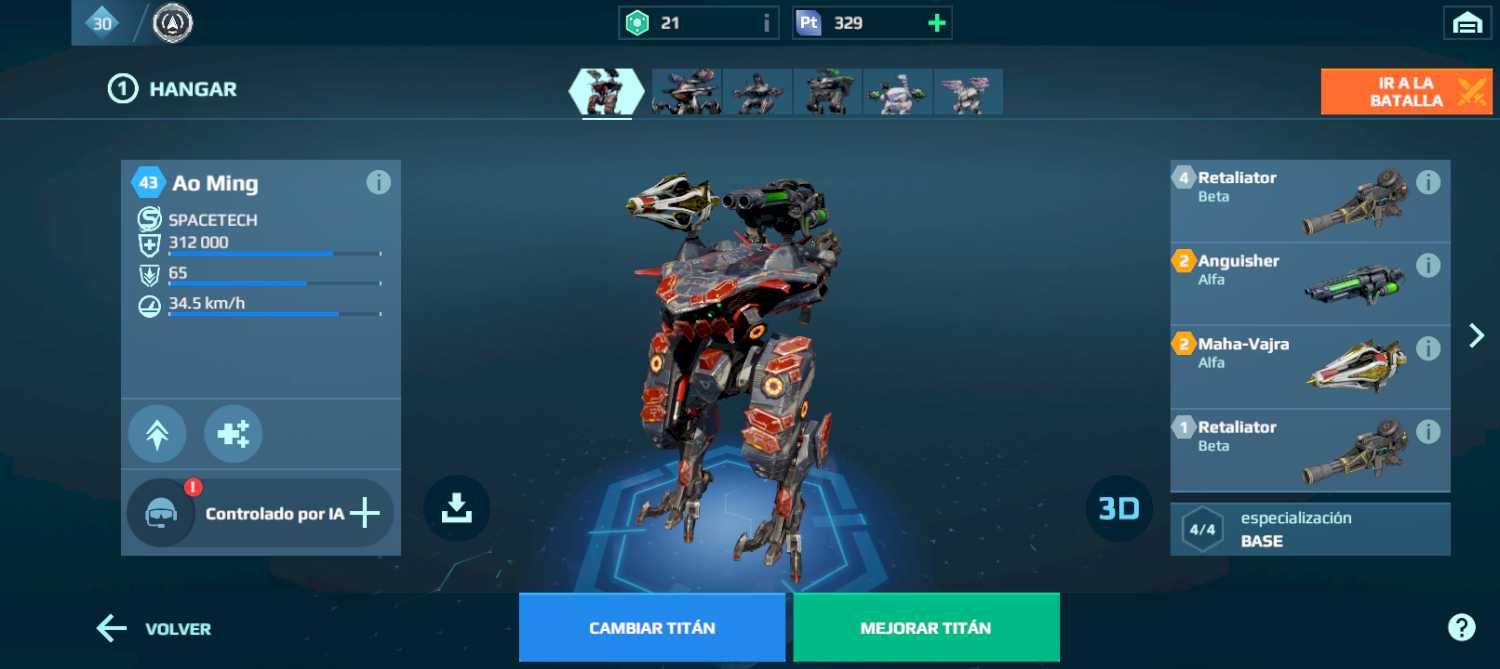
Task: Open the player level 30 profile badge
Action: tap(102, 23)
